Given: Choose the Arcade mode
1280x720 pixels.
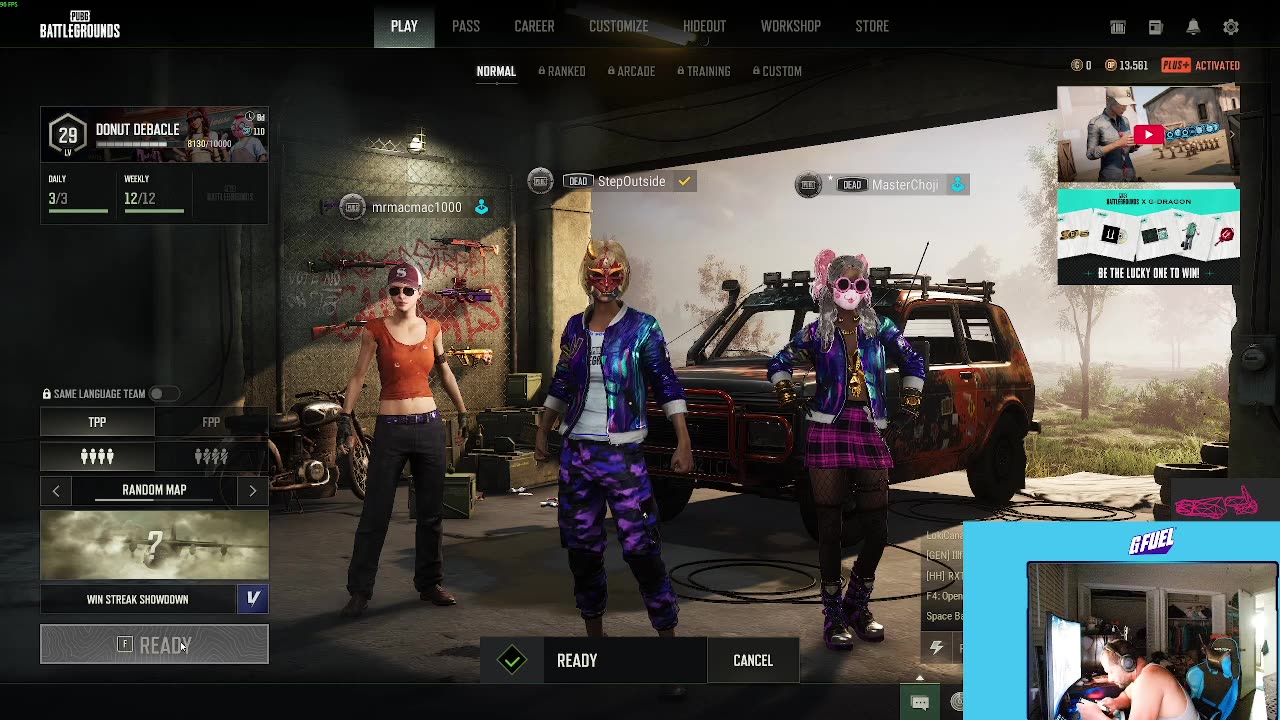Looking at the screenshot, I should click(x=631, y=71).
